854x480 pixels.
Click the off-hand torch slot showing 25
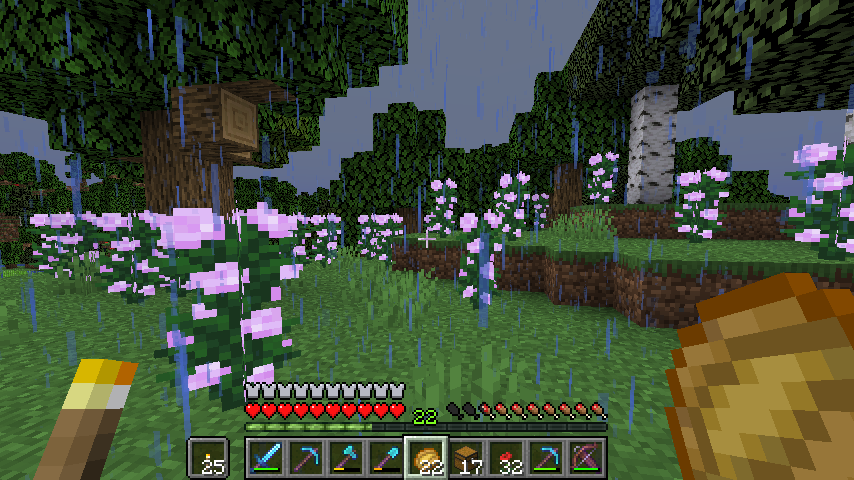click(x=210, y=458)
